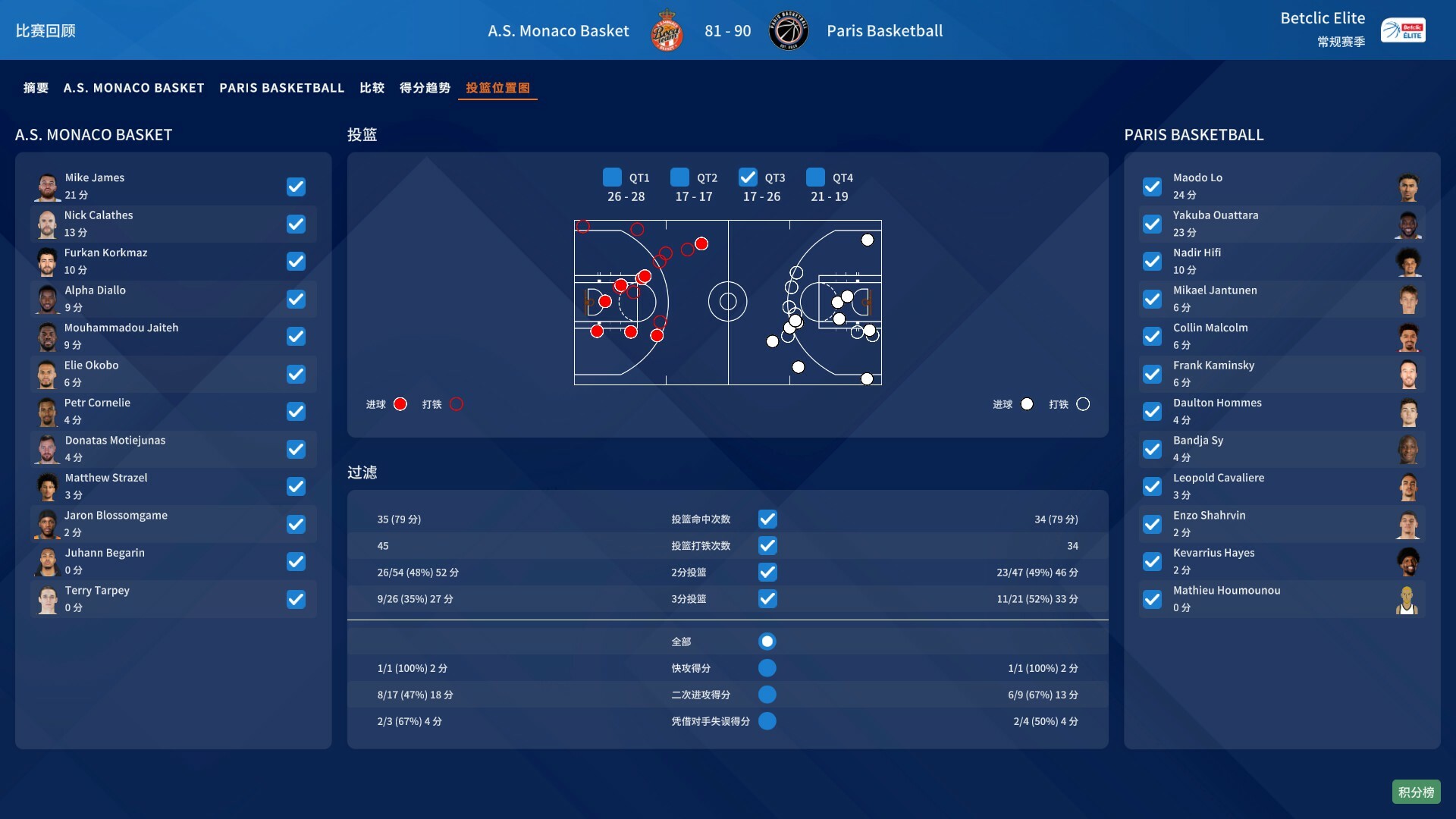Image resolution: width=1456 pixels, height=819 pixels.
Task: Click Maodo Lo's player avatar
Action: pyautogui.click(x=1409, y=186)
